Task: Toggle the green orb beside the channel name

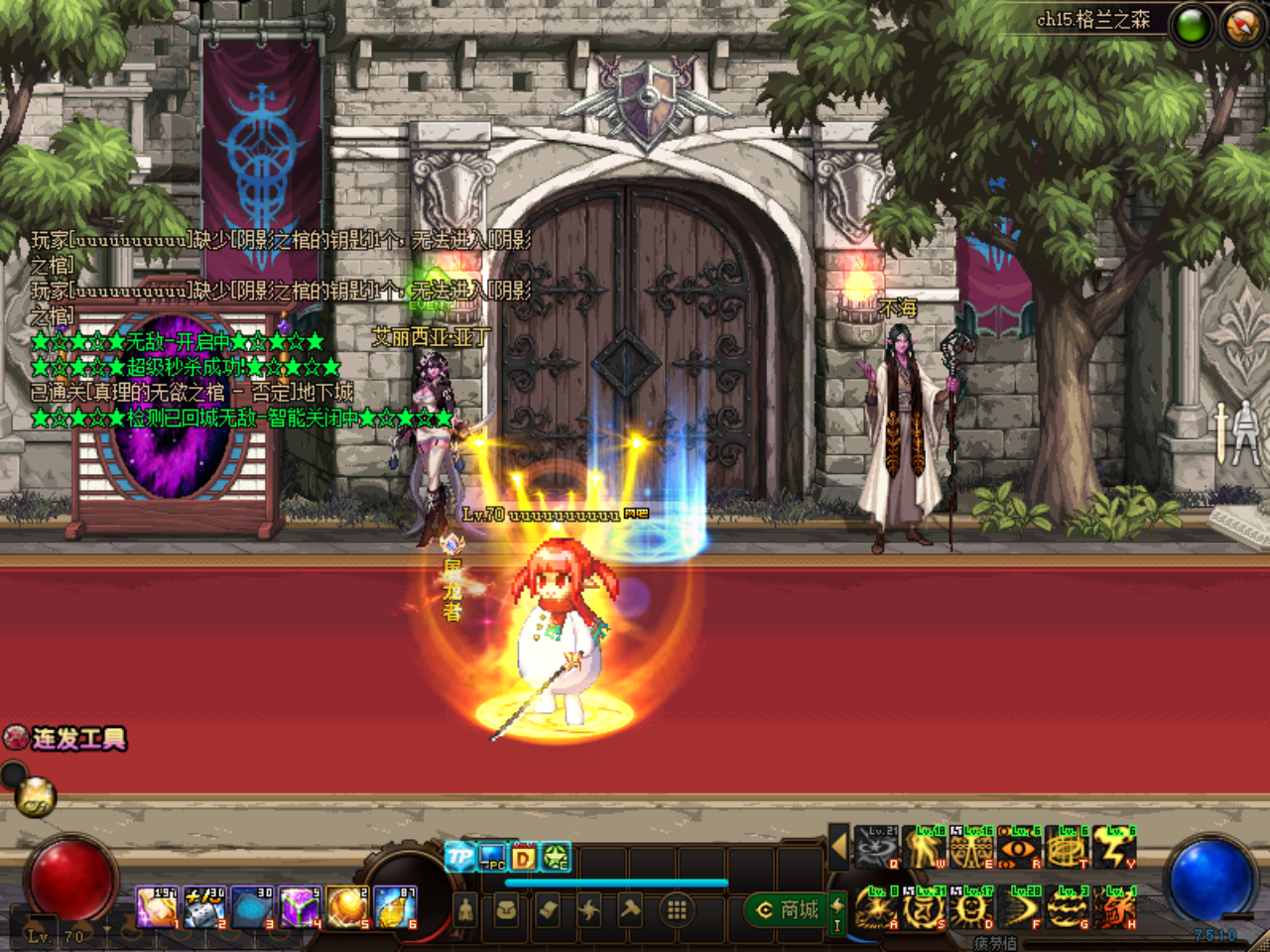Action: [x=1193, y=17]
